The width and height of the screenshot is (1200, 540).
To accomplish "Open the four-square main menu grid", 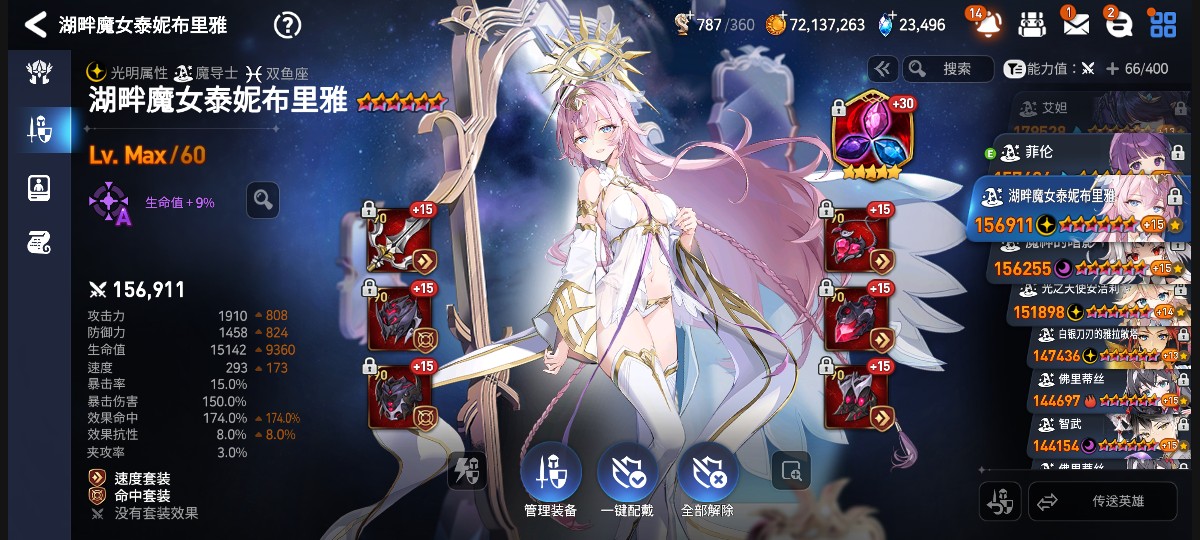I will click(x=1163, y=24).
